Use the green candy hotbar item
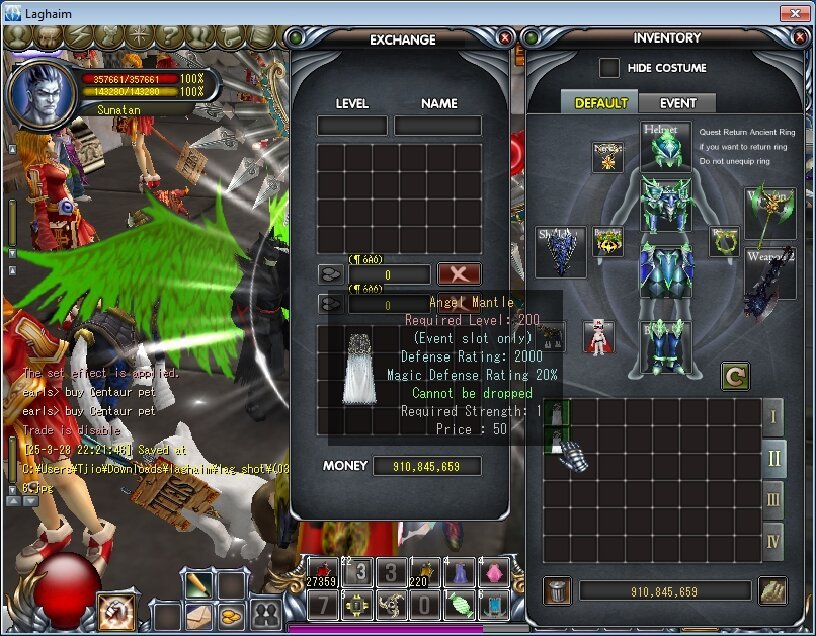 coord(461,604)
